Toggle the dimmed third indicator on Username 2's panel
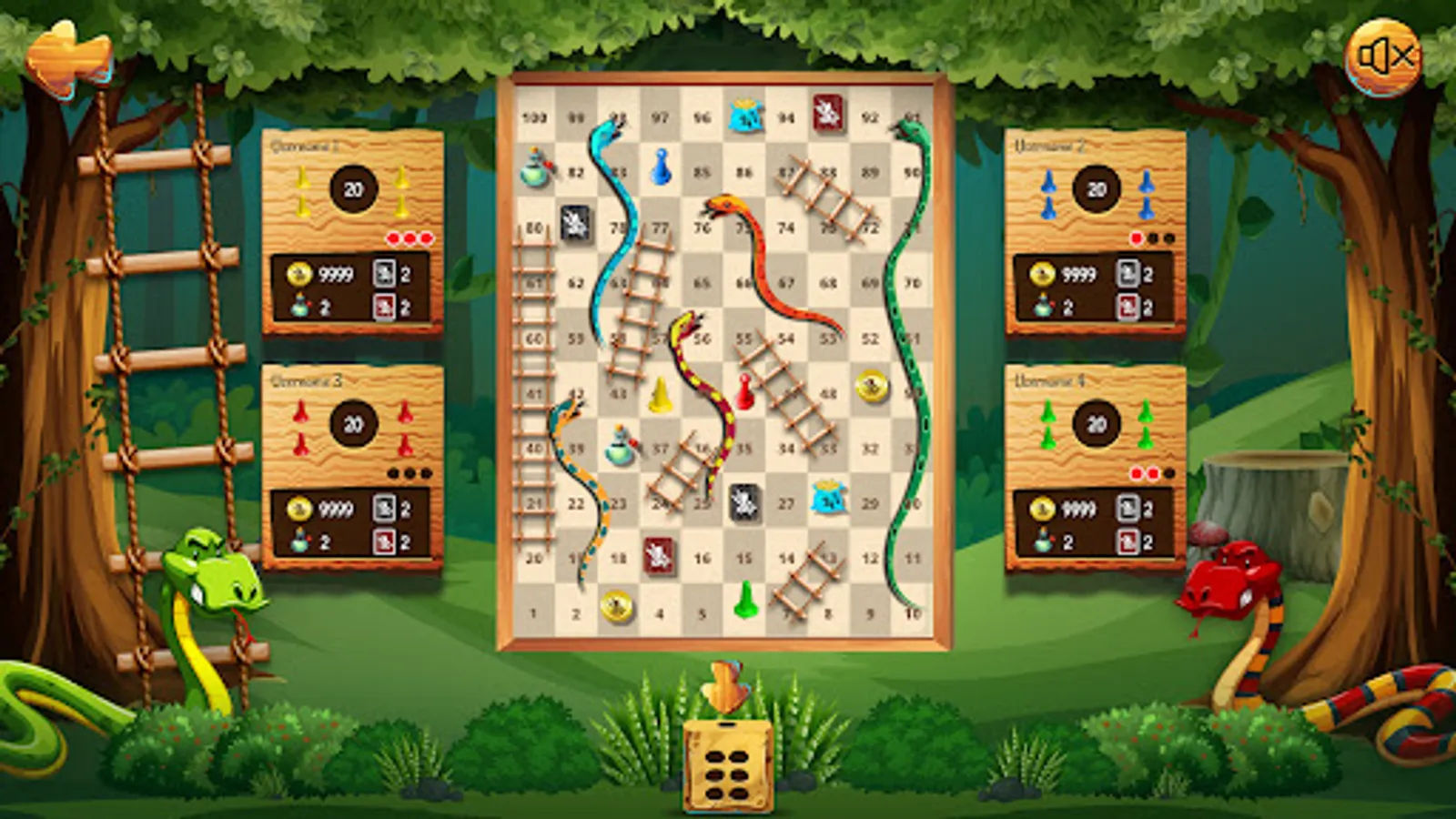 coord(1168,238)
